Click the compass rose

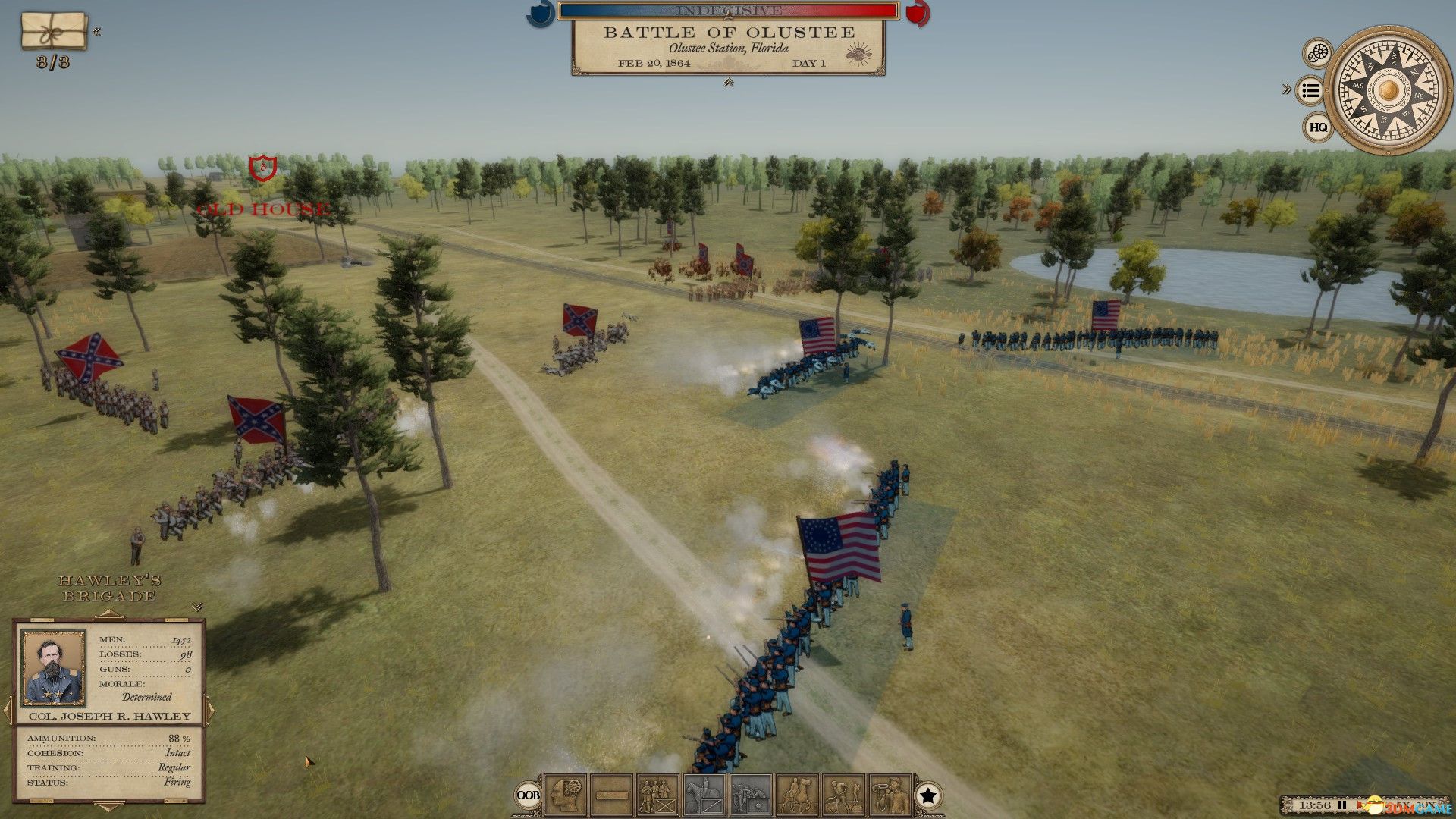click(x=1388, y=91)
